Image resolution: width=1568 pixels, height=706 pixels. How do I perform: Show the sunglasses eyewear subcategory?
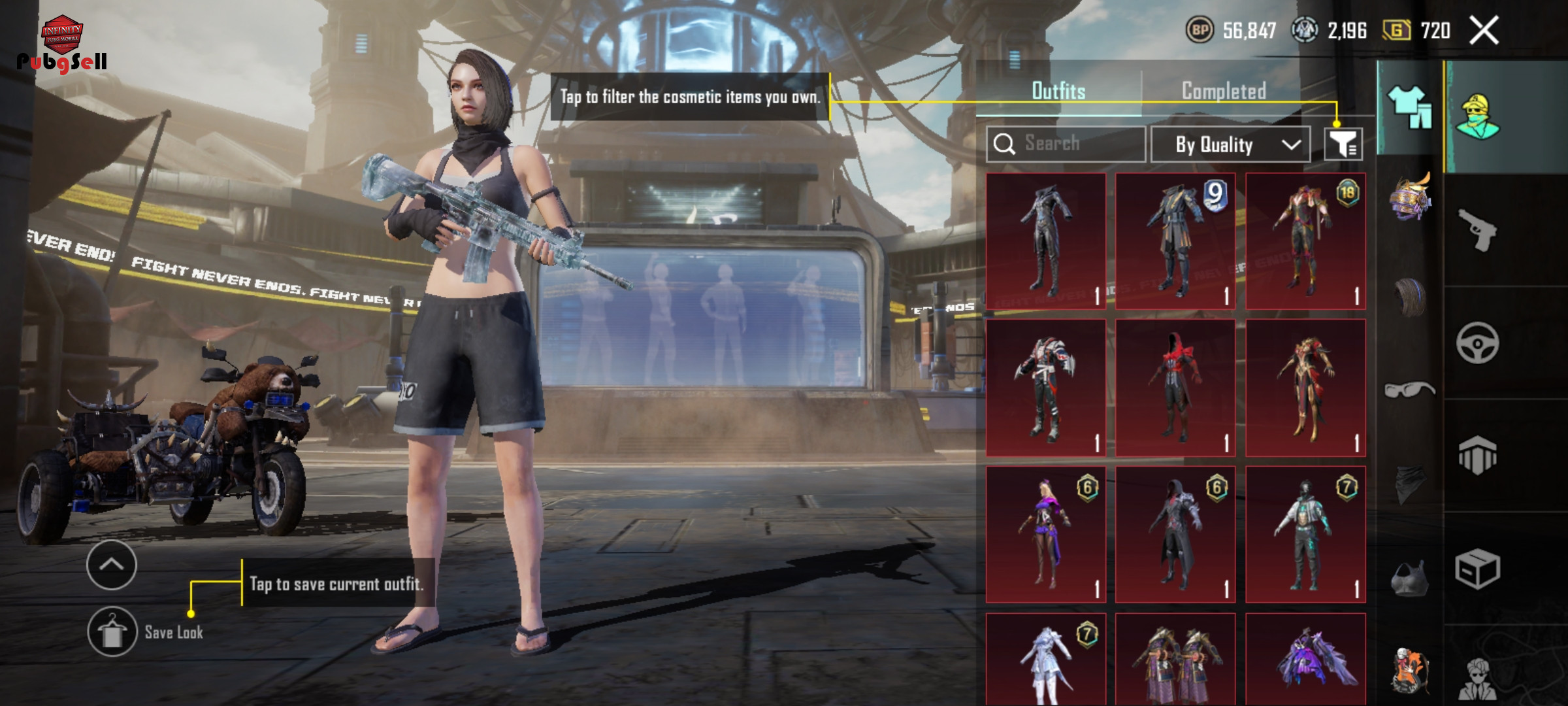1409,390
